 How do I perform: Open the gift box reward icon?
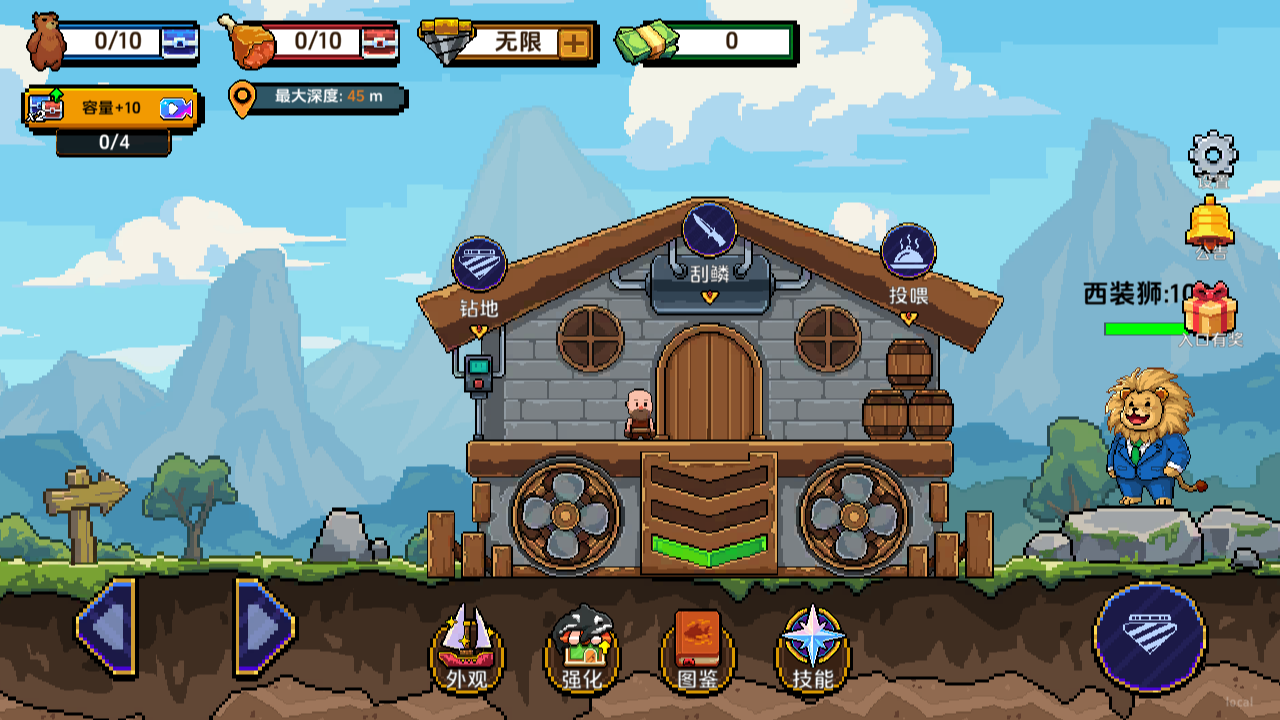pos(1210,310)
